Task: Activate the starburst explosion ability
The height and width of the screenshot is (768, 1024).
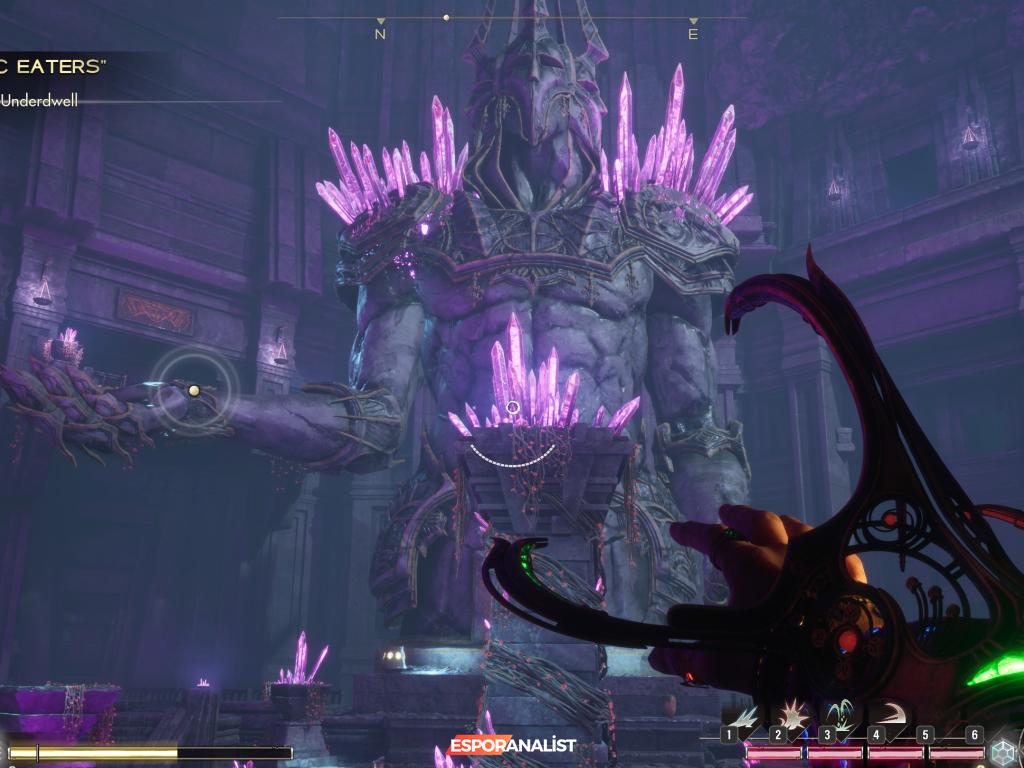Action: (x=794, y=714)
